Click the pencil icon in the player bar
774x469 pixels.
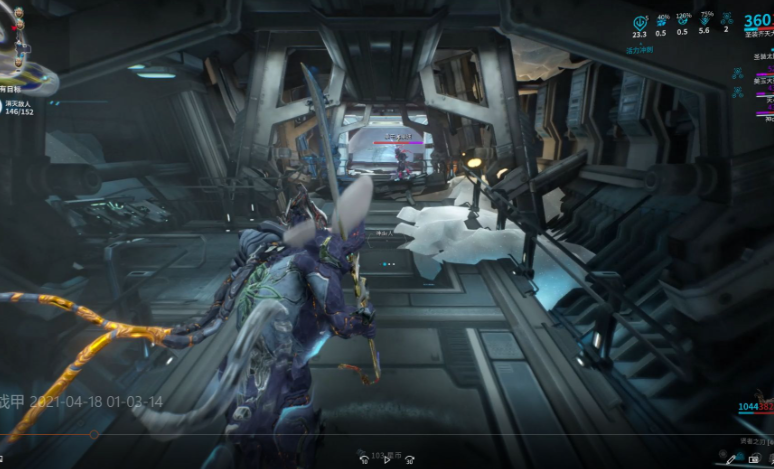click(731, 458)
